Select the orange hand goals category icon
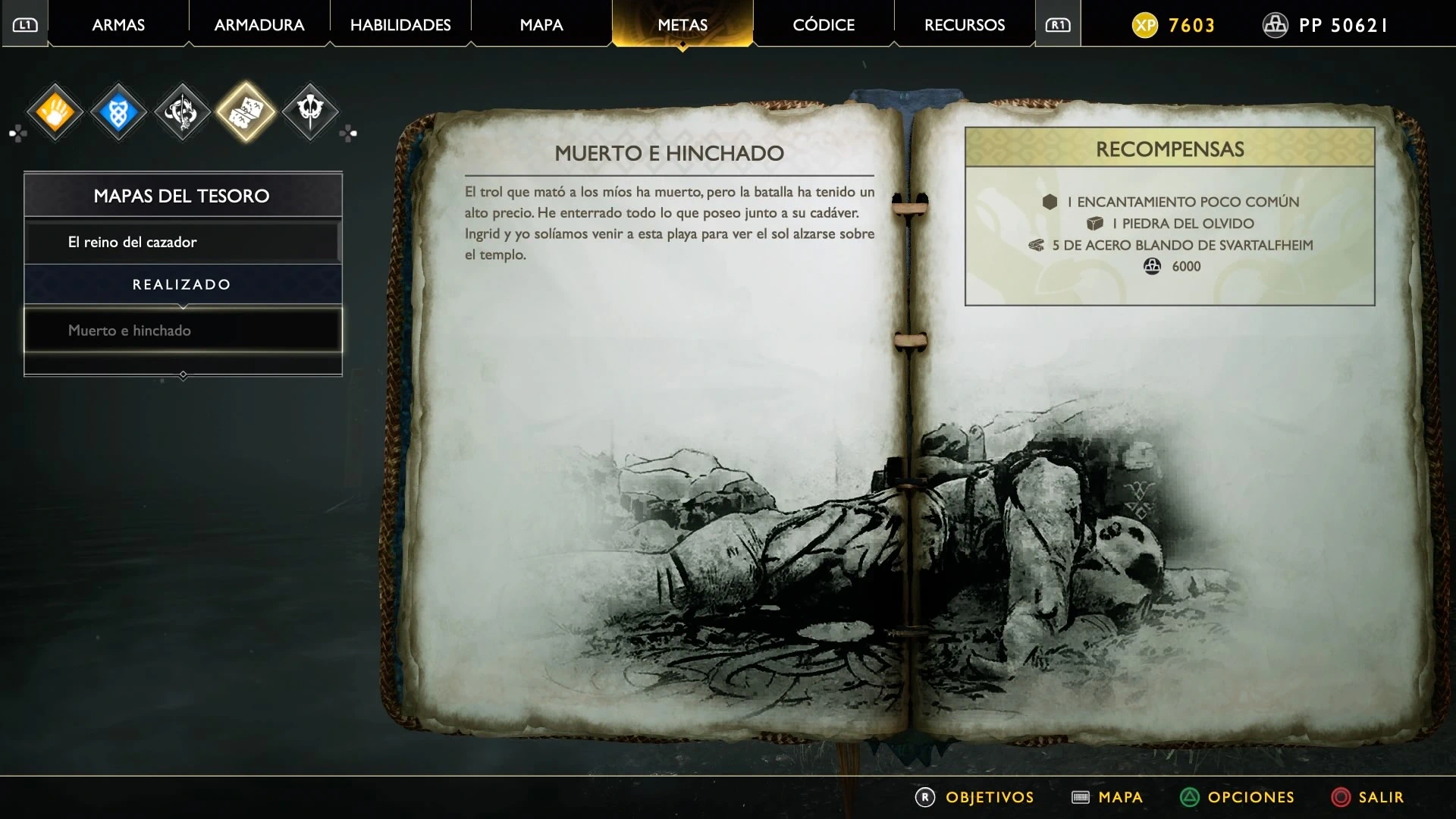The width and height of the screenshot is (1456, 819). coord(55,112)
